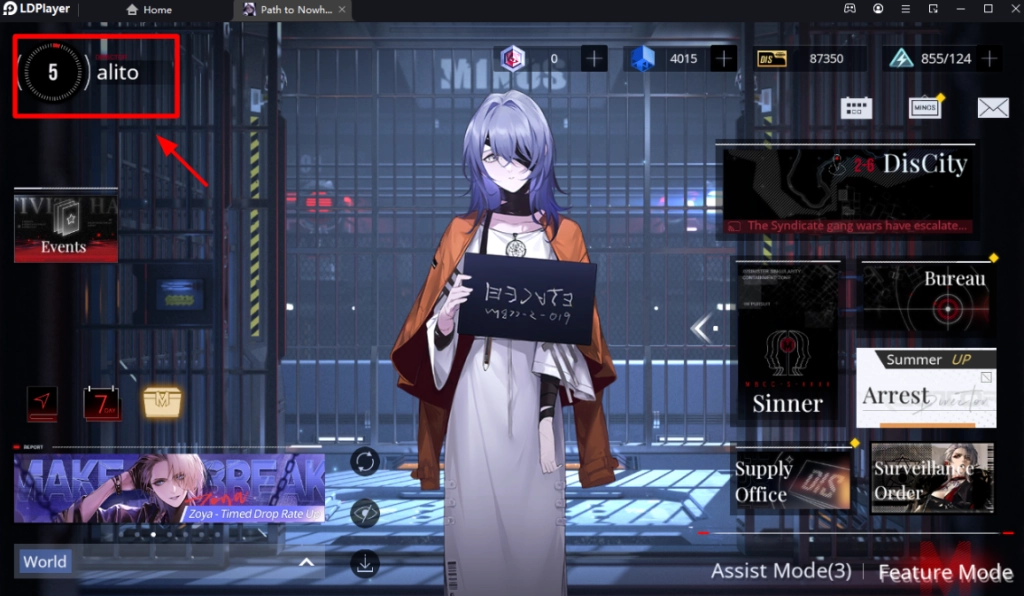1024x596 pixels.
Task: Open the Supply Office shop
Action: click(793, 480)
